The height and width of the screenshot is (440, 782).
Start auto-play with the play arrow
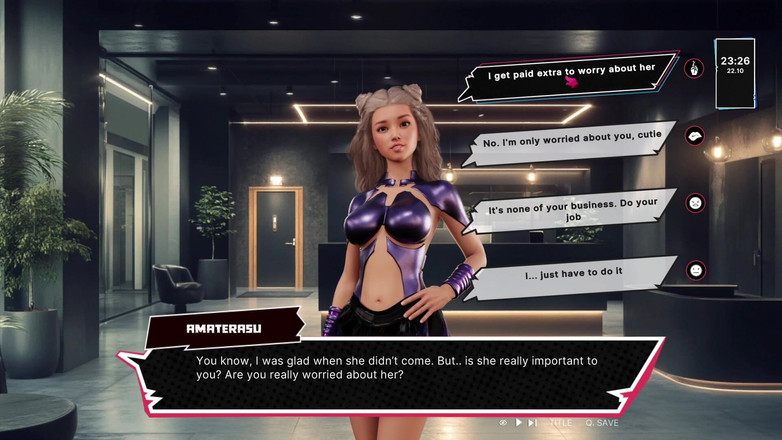pos(518,422)
